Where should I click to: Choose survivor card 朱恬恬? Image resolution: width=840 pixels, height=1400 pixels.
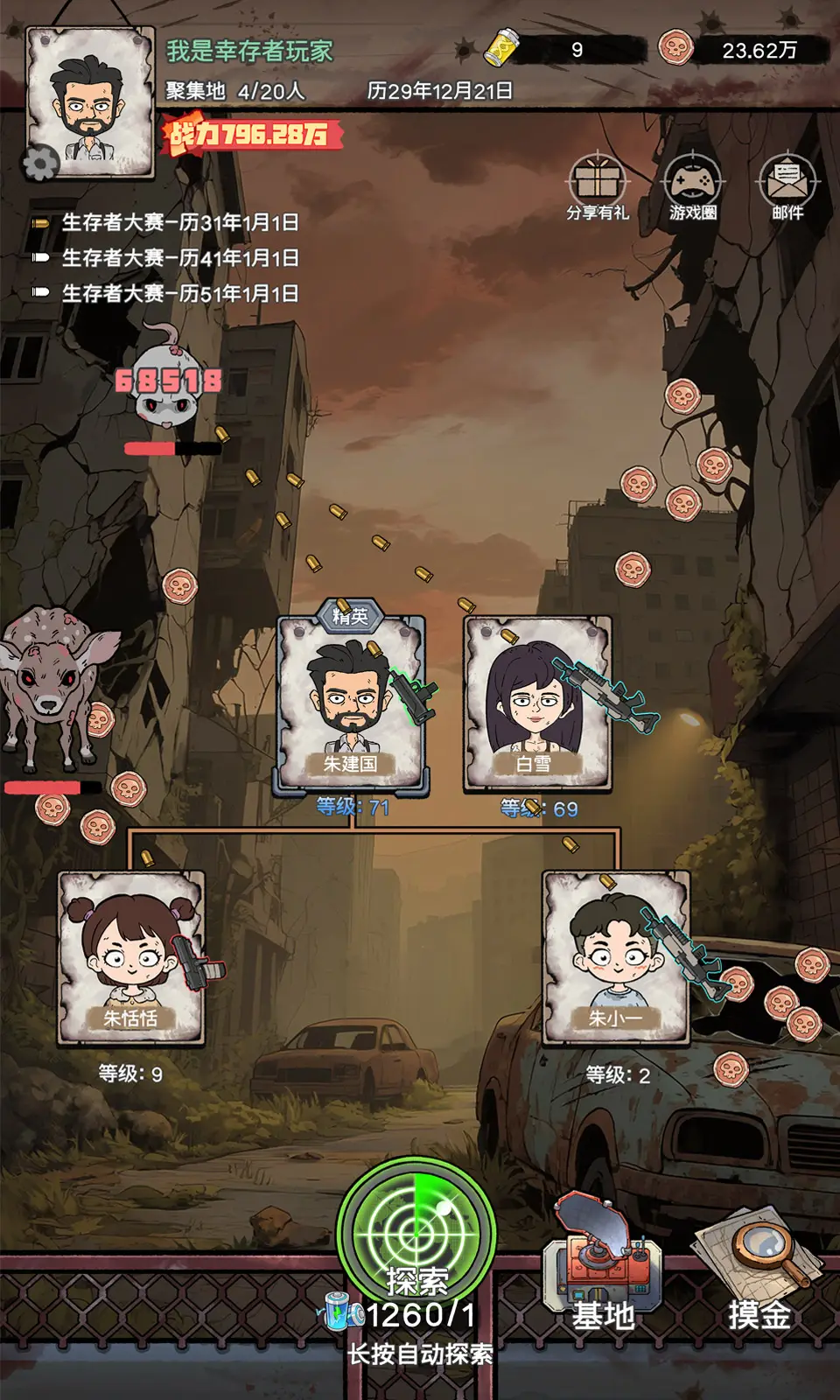pyautogui.click(x=131, y=956)
